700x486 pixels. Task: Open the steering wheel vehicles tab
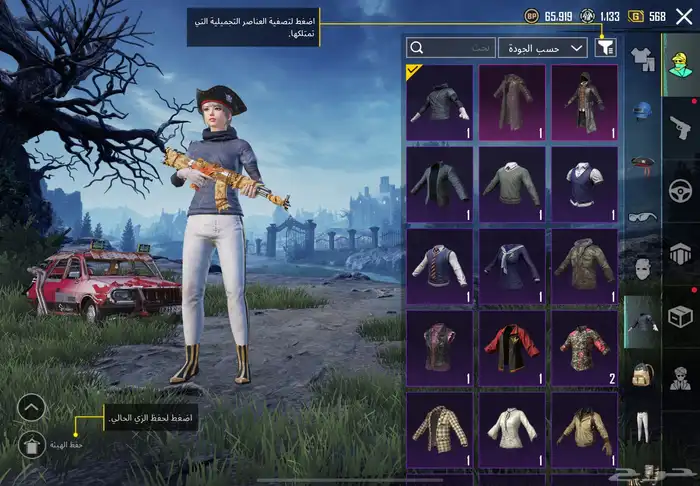pos(679,189)
